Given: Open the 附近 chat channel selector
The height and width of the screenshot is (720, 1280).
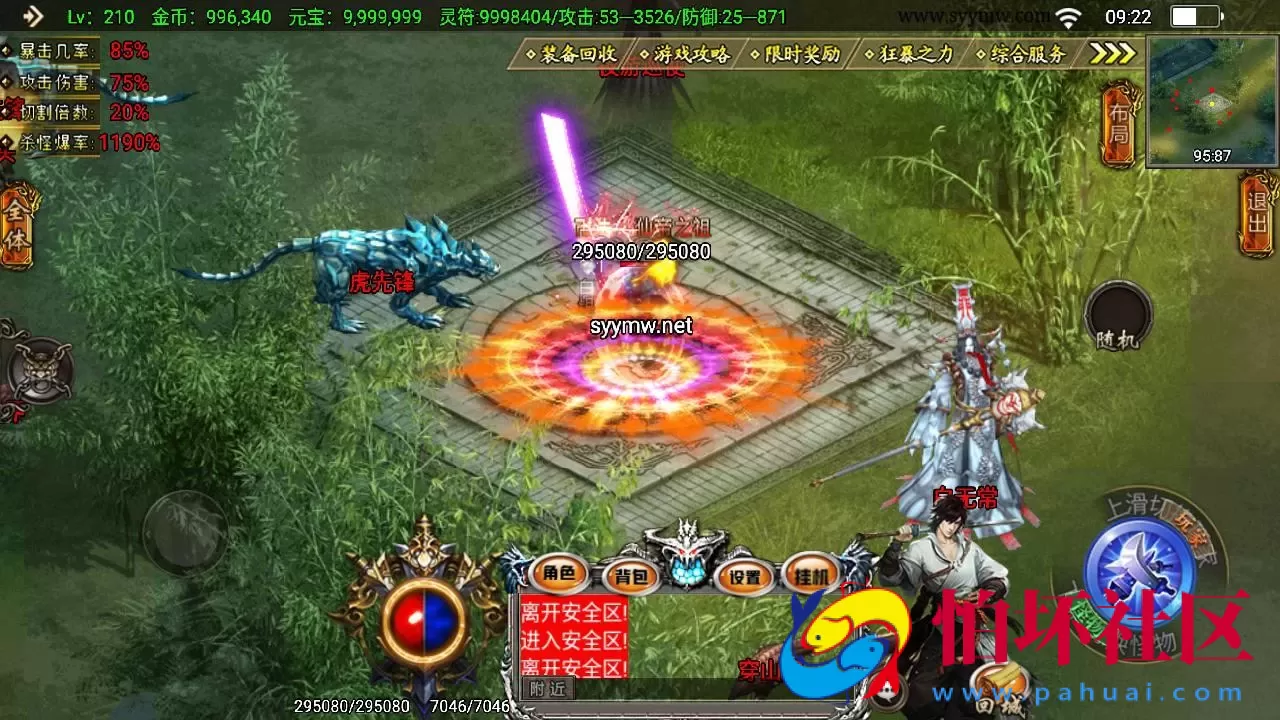Looking at the screenshot, I should pos(550,689).
